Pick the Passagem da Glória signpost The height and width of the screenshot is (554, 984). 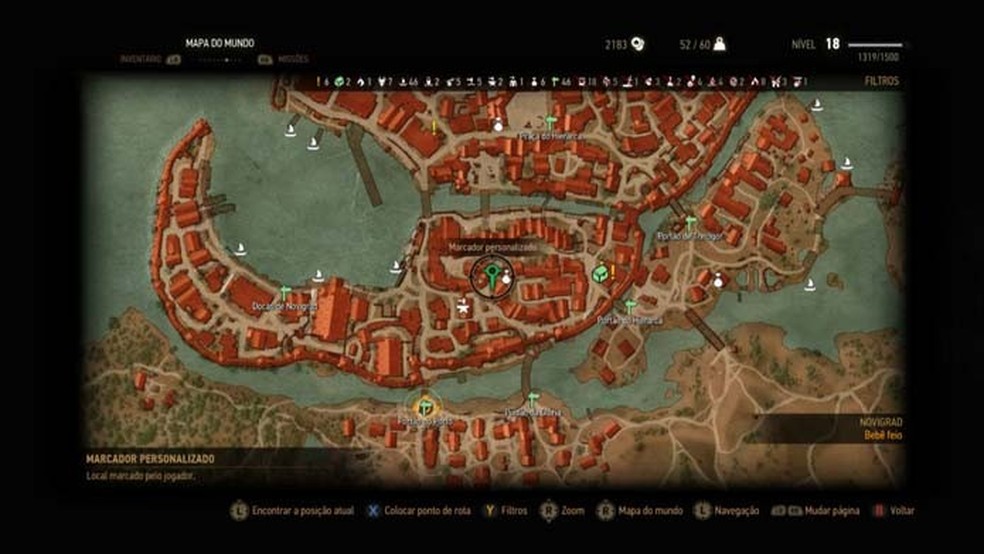pos(533,397)
